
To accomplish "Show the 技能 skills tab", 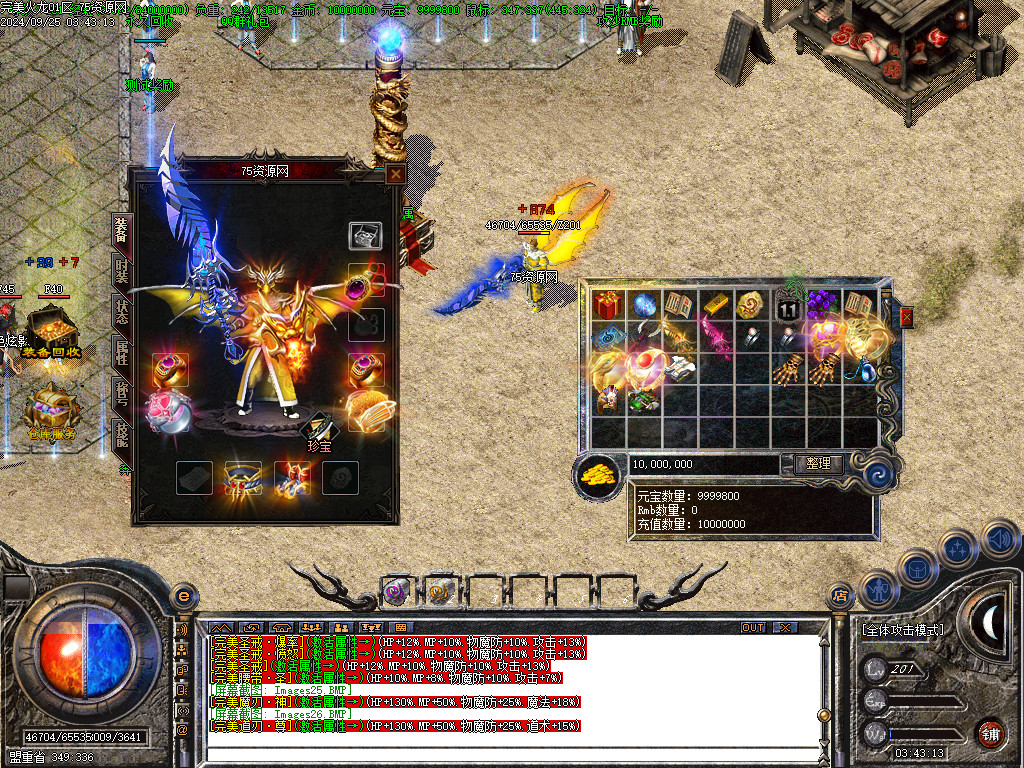I will pyautogui.click(x=121, y=435).
